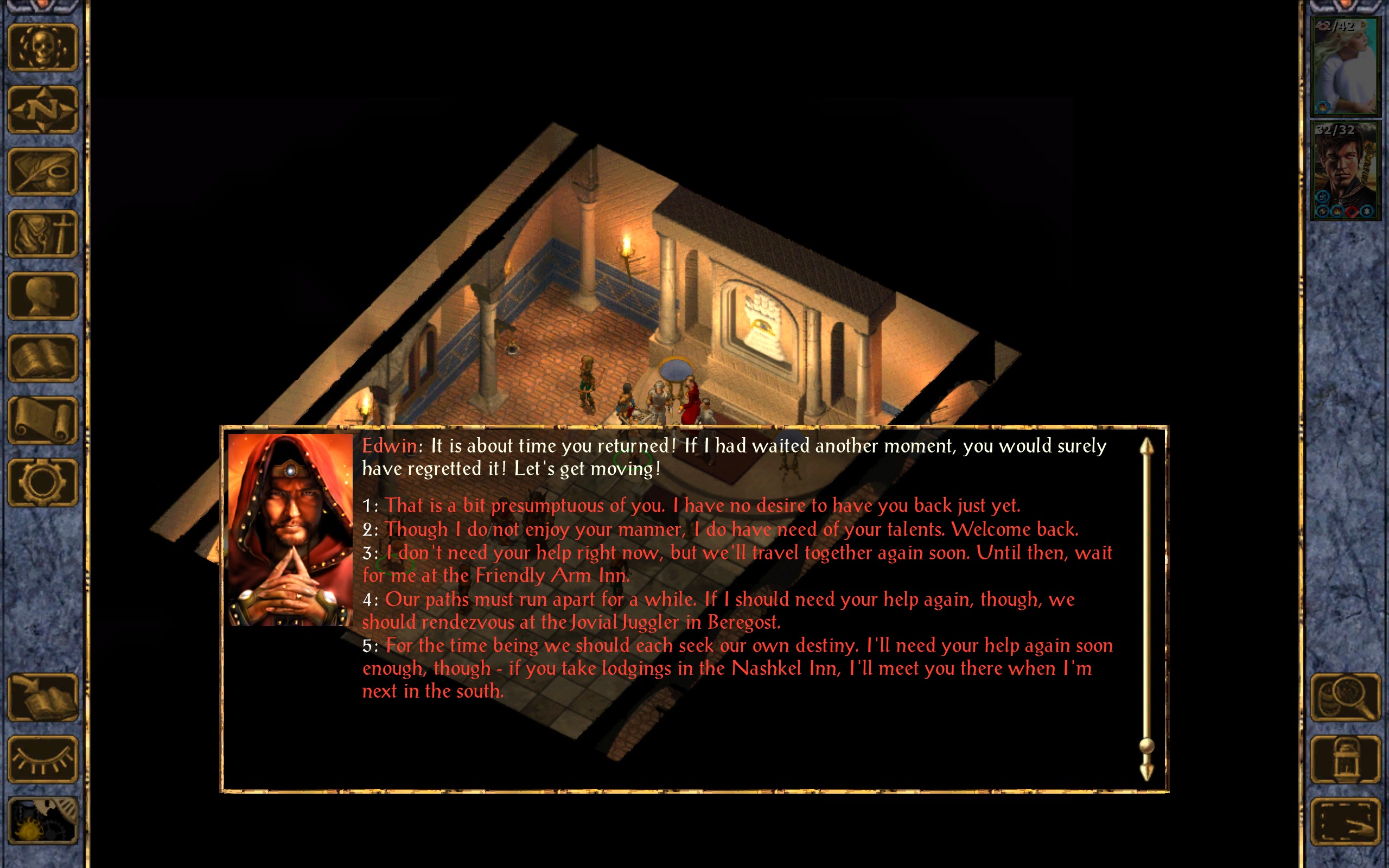This screenshot has height=868, width=1389.
Task: Open the mage spellbook button
Action: coord(42,358)
